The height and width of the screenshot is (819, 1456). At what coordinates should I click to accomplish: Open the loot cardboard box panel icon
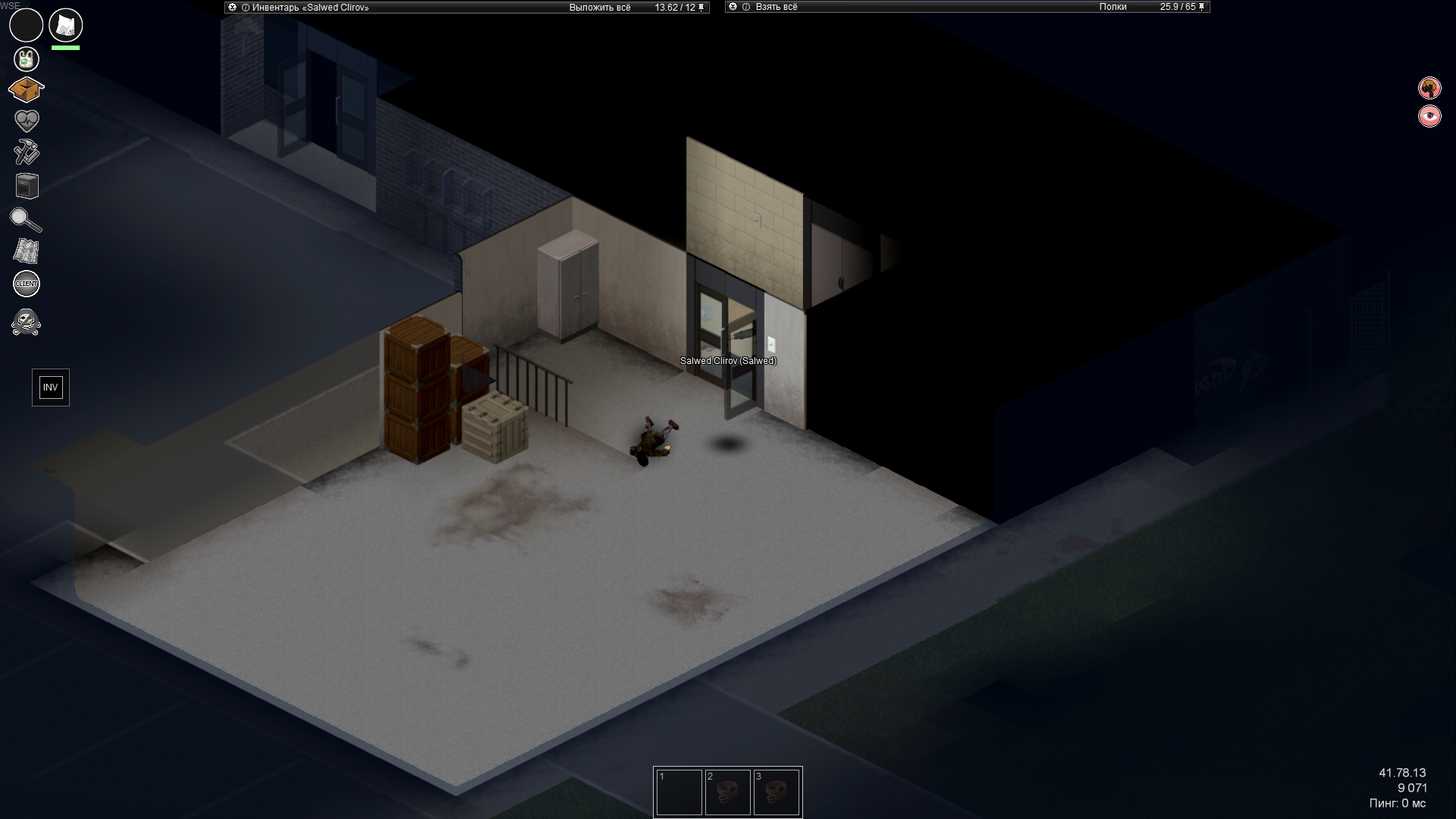click(26, 89)
